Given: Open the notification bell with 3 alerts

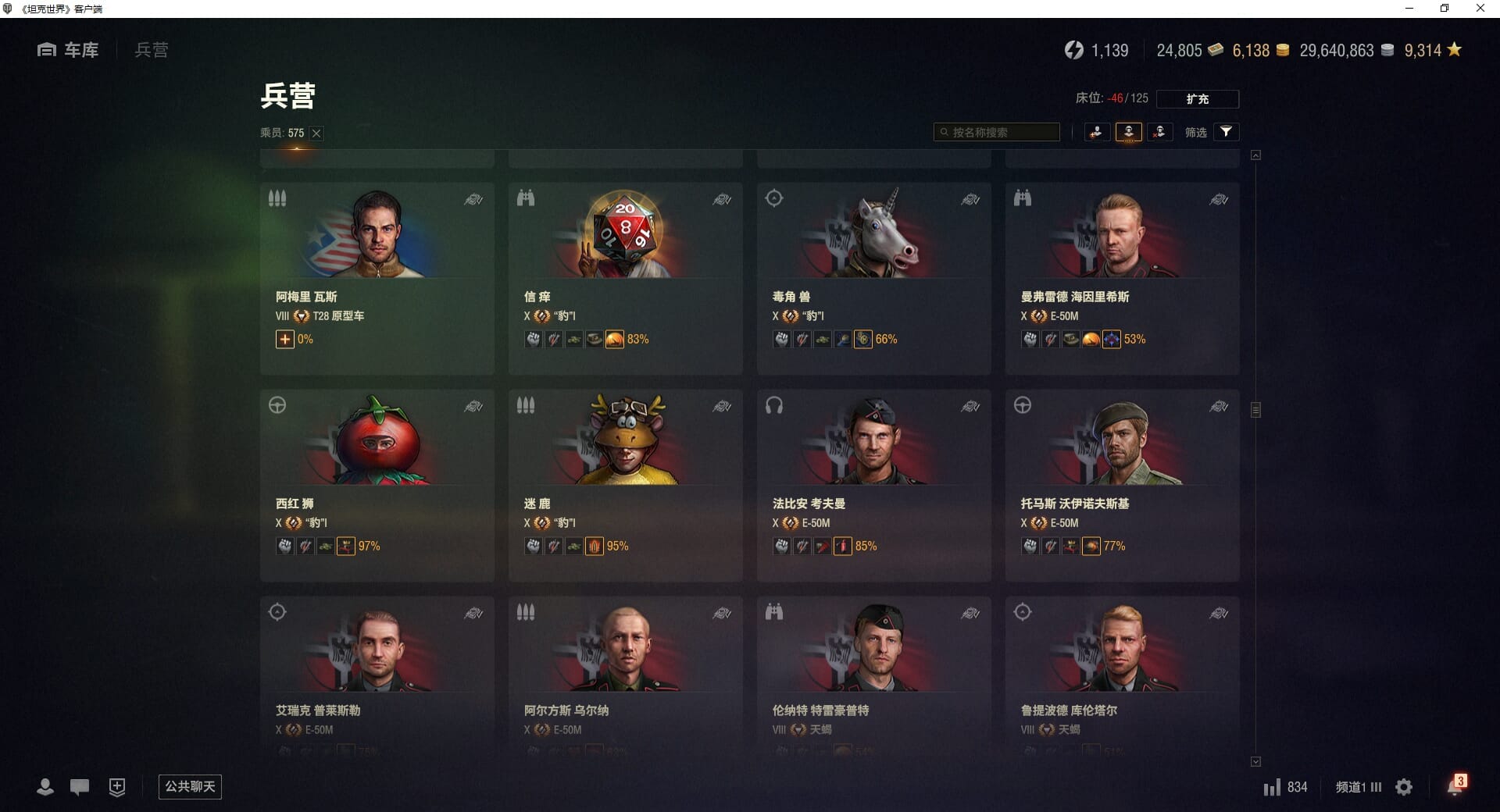Looking at the screenshot, I should pyautogui.click(x=1455, y=786).
